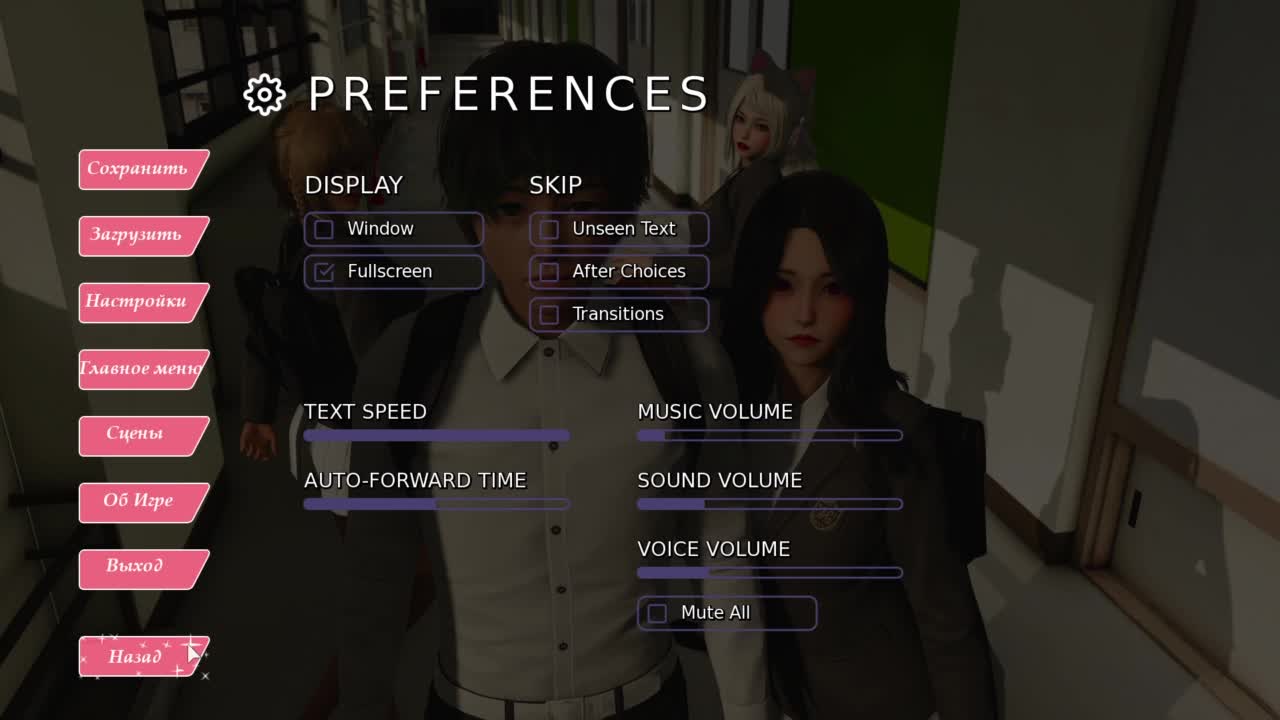Change the Music Volume slider

770,436
